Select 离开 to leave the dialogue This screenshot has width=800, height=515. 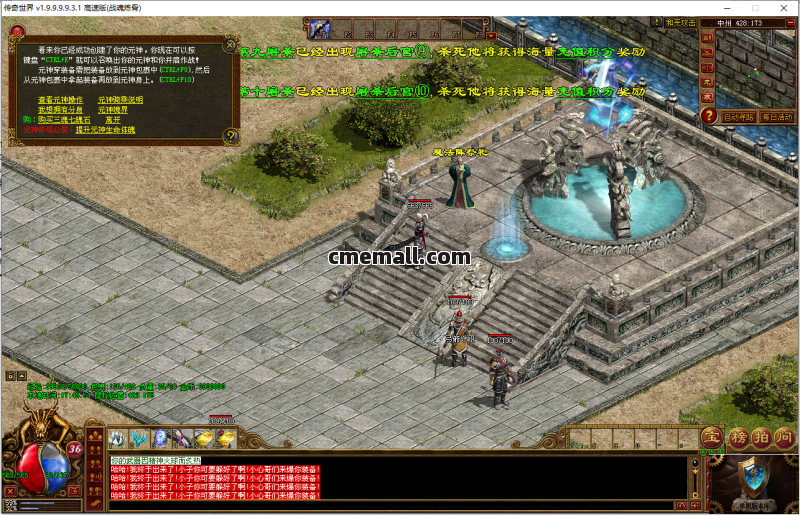112,119
